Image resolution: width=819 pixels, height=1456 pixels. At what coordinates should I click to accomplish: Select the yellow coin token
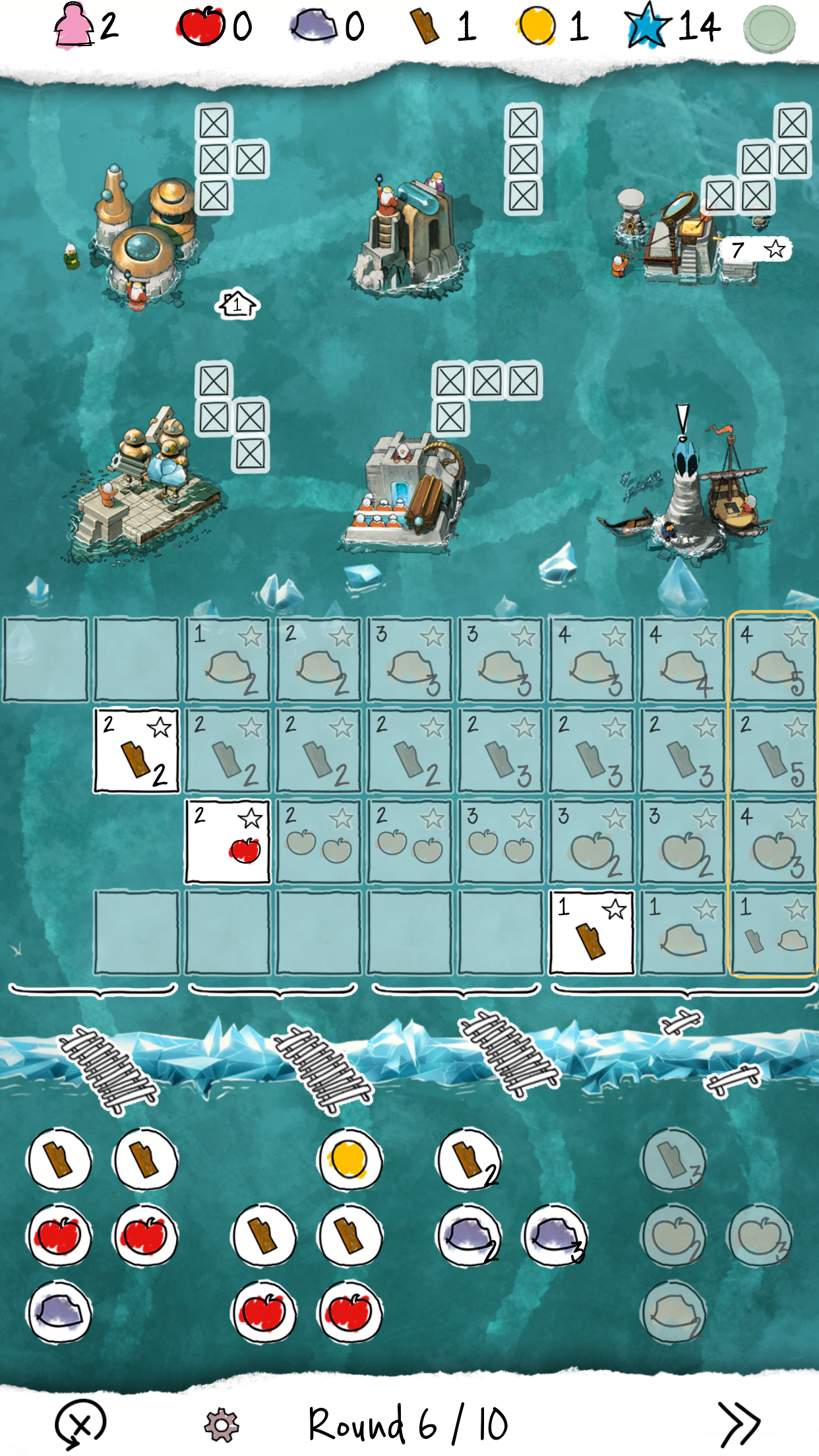349,1160
